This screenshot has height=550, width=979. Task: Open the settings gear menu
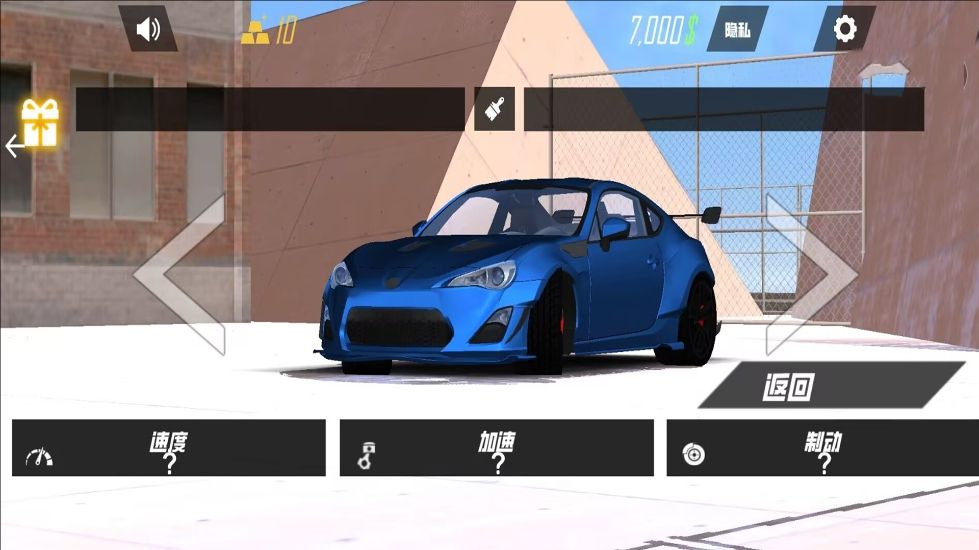click(x=845, y=29)
